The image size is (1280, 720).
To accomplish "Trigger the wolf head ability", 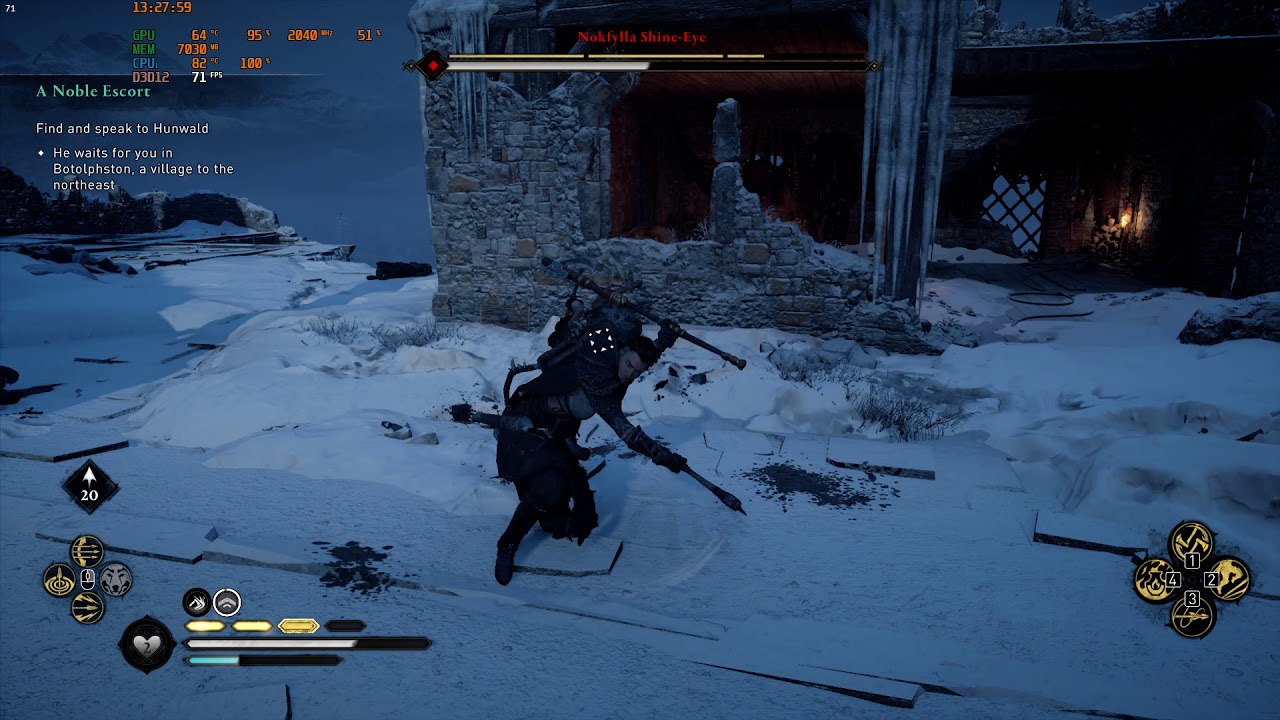I will pyautogui.click(x=116, y=580).
